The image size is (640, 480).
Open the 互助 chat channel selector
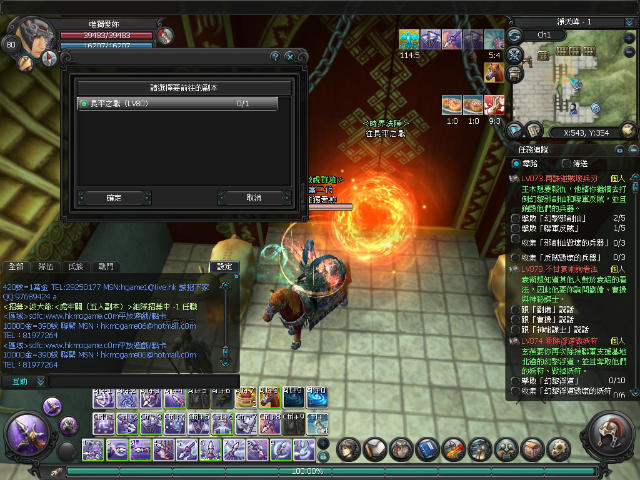[x=20, y=381]
